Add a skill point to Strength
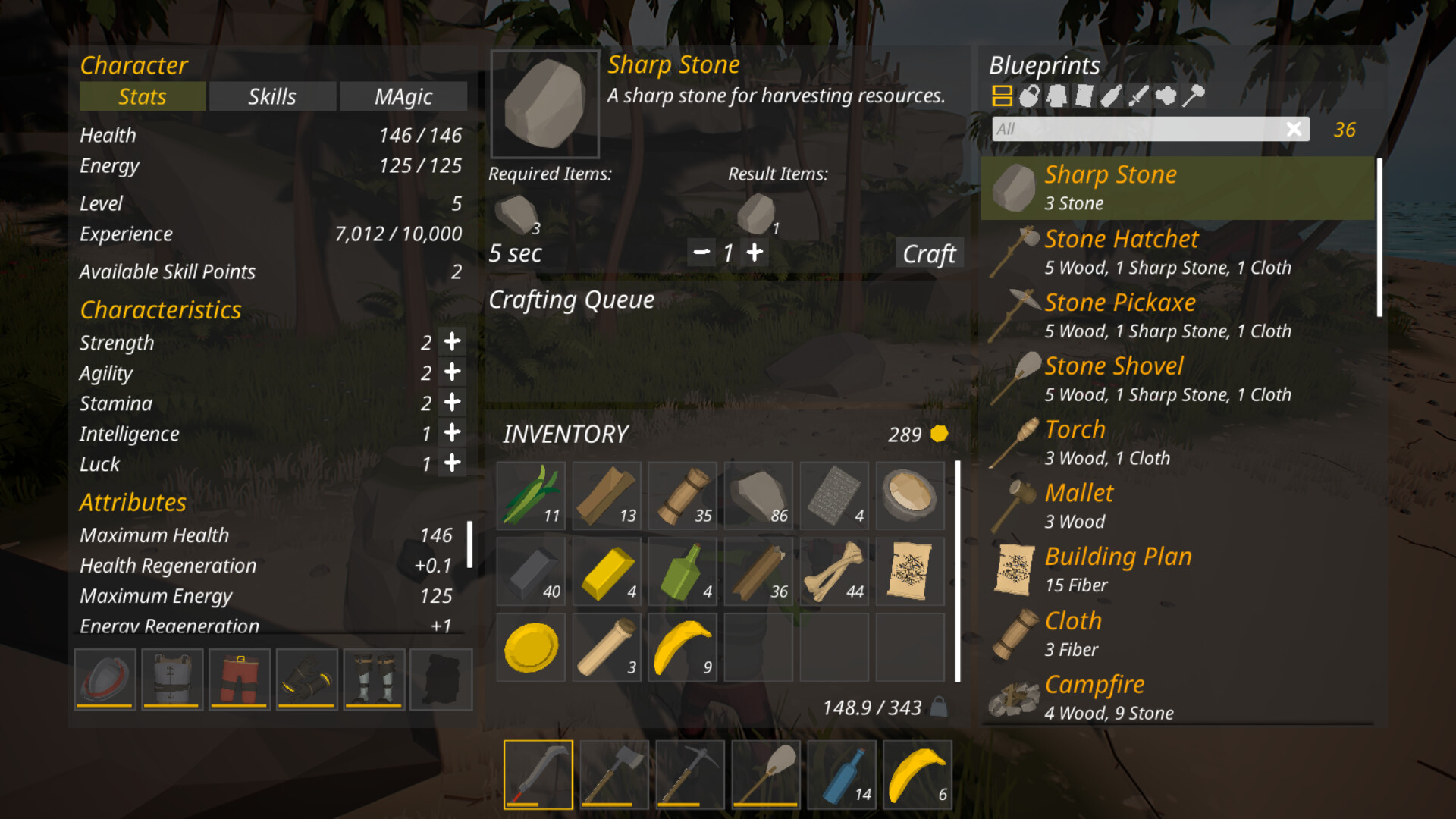This screenshot has width=1456, height=819. (452, 342)
